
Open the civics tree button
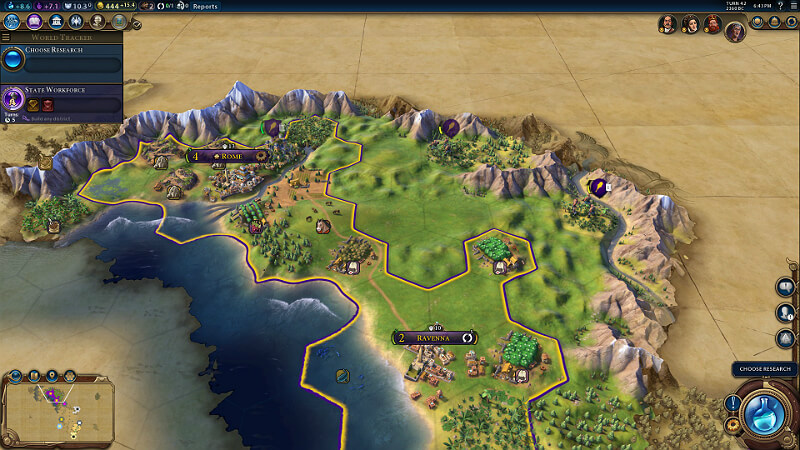pos(33,20)
